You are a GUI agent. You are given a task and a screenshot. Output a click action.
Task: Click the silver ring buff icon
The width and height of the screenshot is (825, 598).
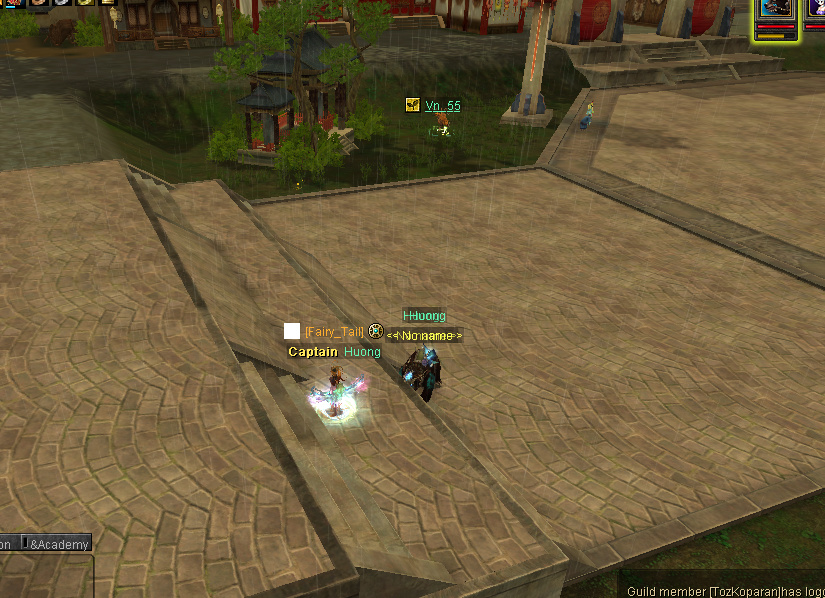click(62, 3)
